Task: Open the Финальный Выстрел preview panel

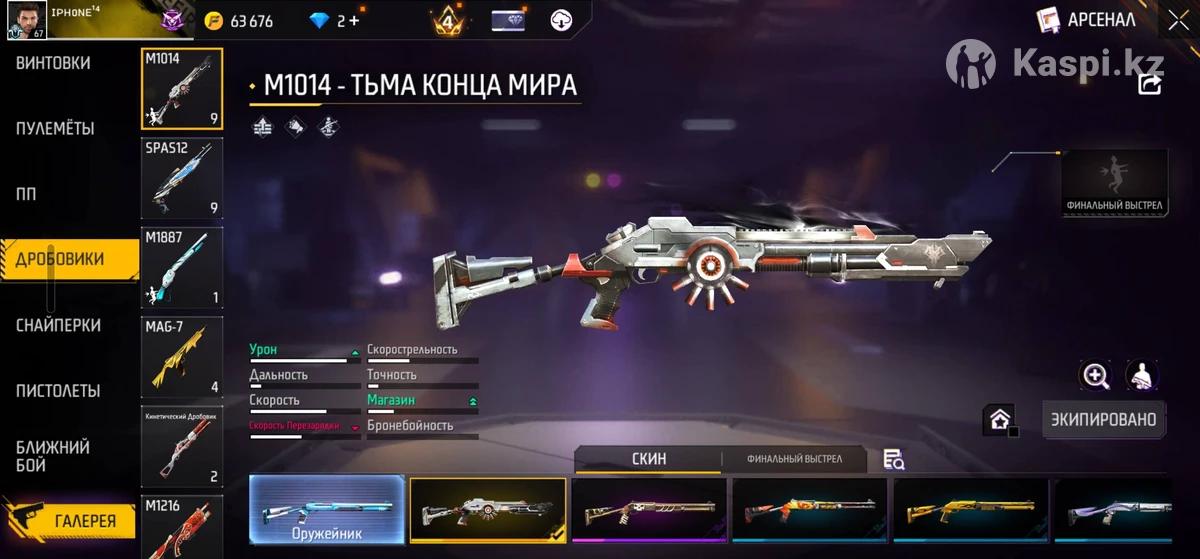Action: pos(1114,182)
